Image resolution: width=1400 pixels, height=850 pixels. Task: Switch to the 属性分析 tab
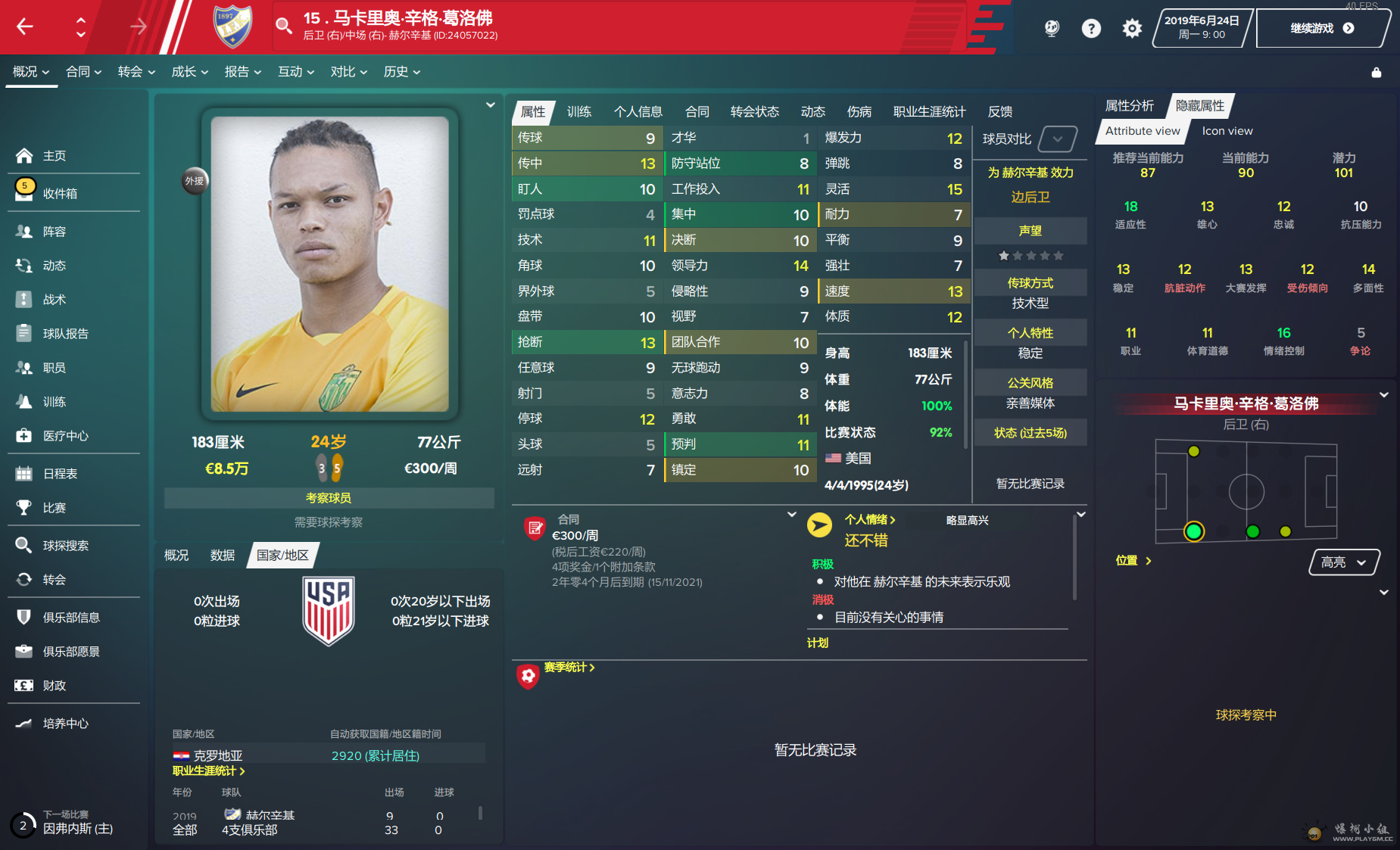[1129, 106]
